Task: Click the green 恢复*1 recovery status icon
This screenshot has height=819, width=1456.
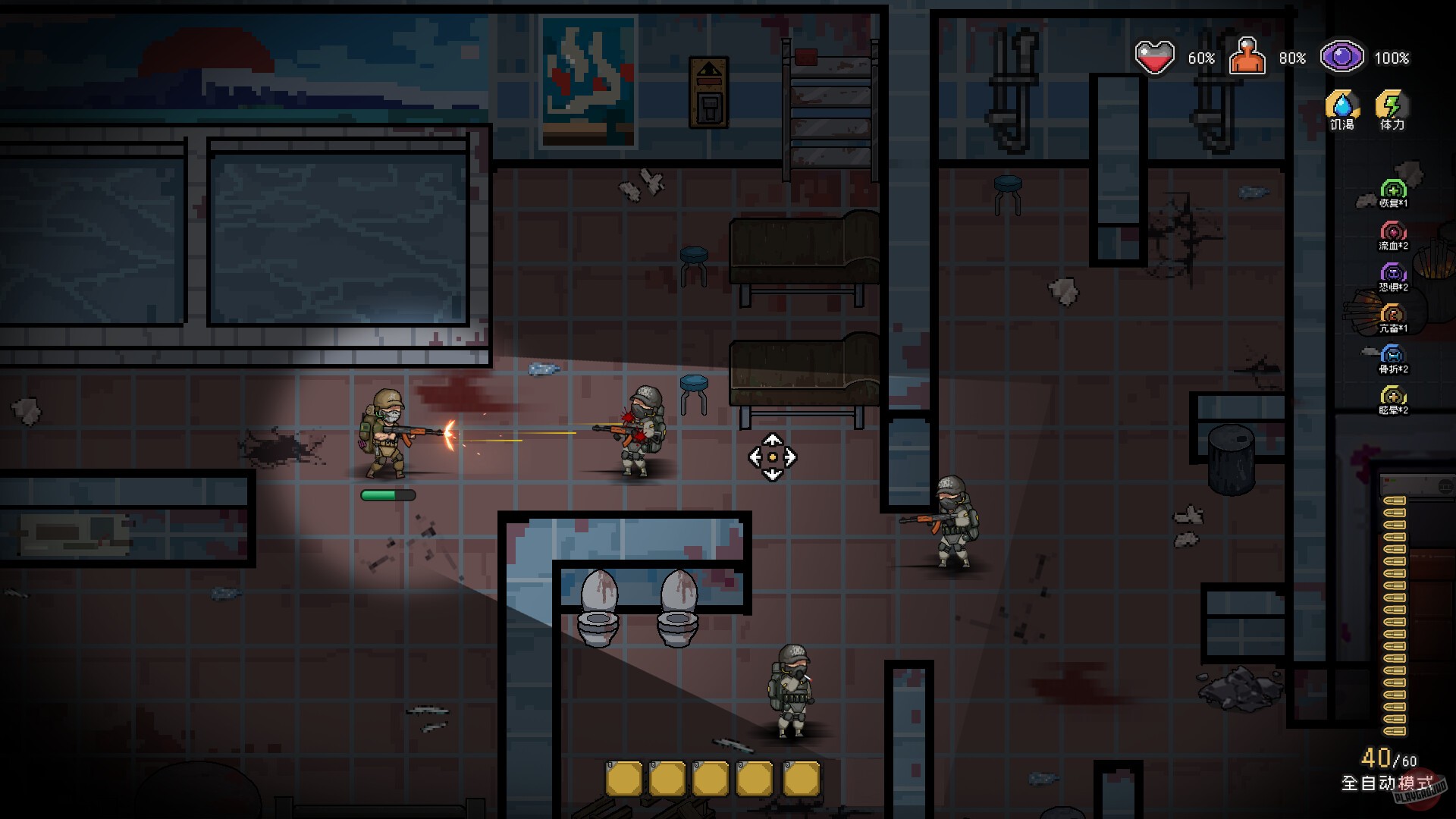Action: 1394,189
